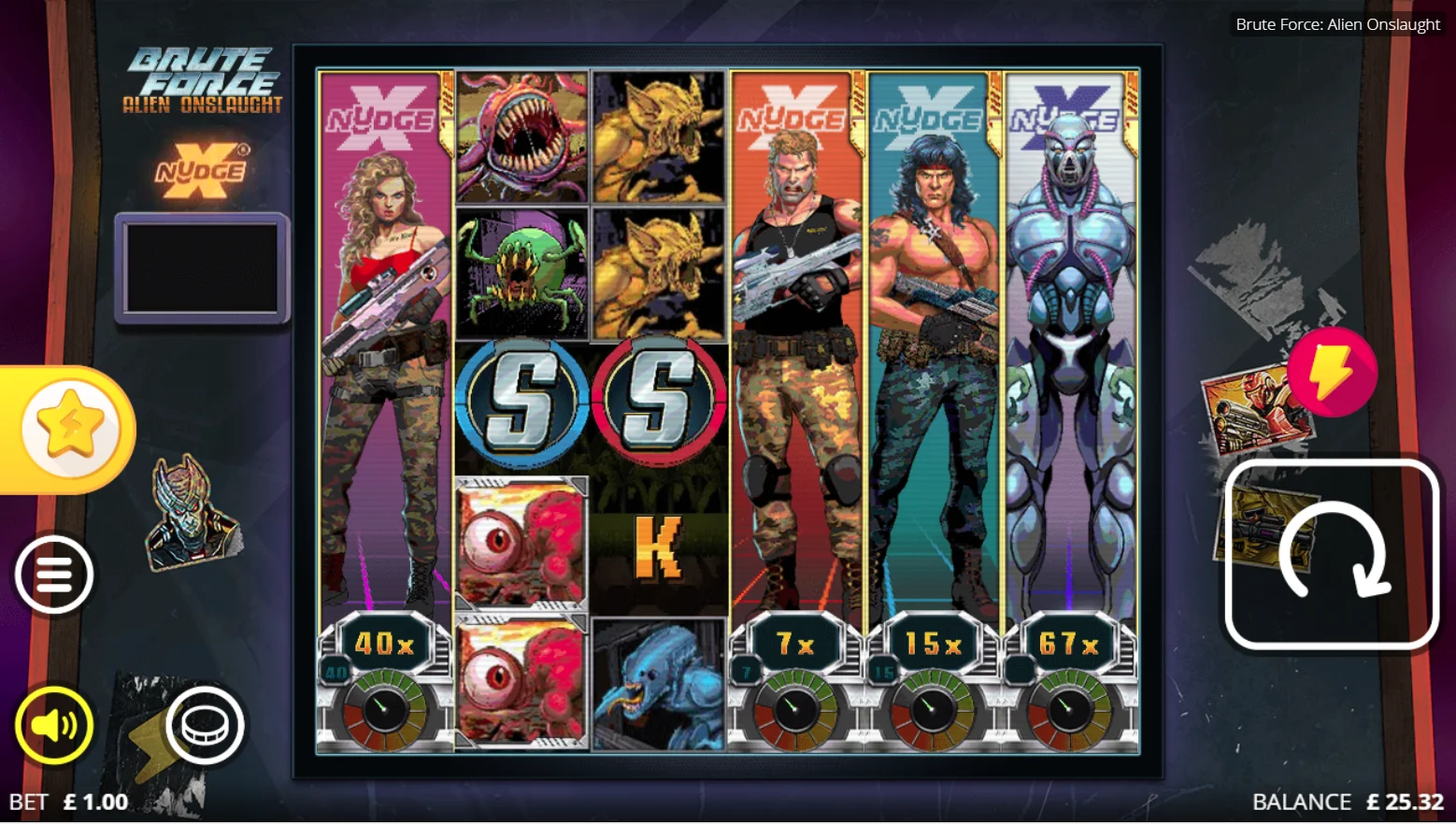Viewport: 1456px width, 824px height.
Task: Select the game title banner top right
Action: pyautogui.click(x=1337, y=24)
